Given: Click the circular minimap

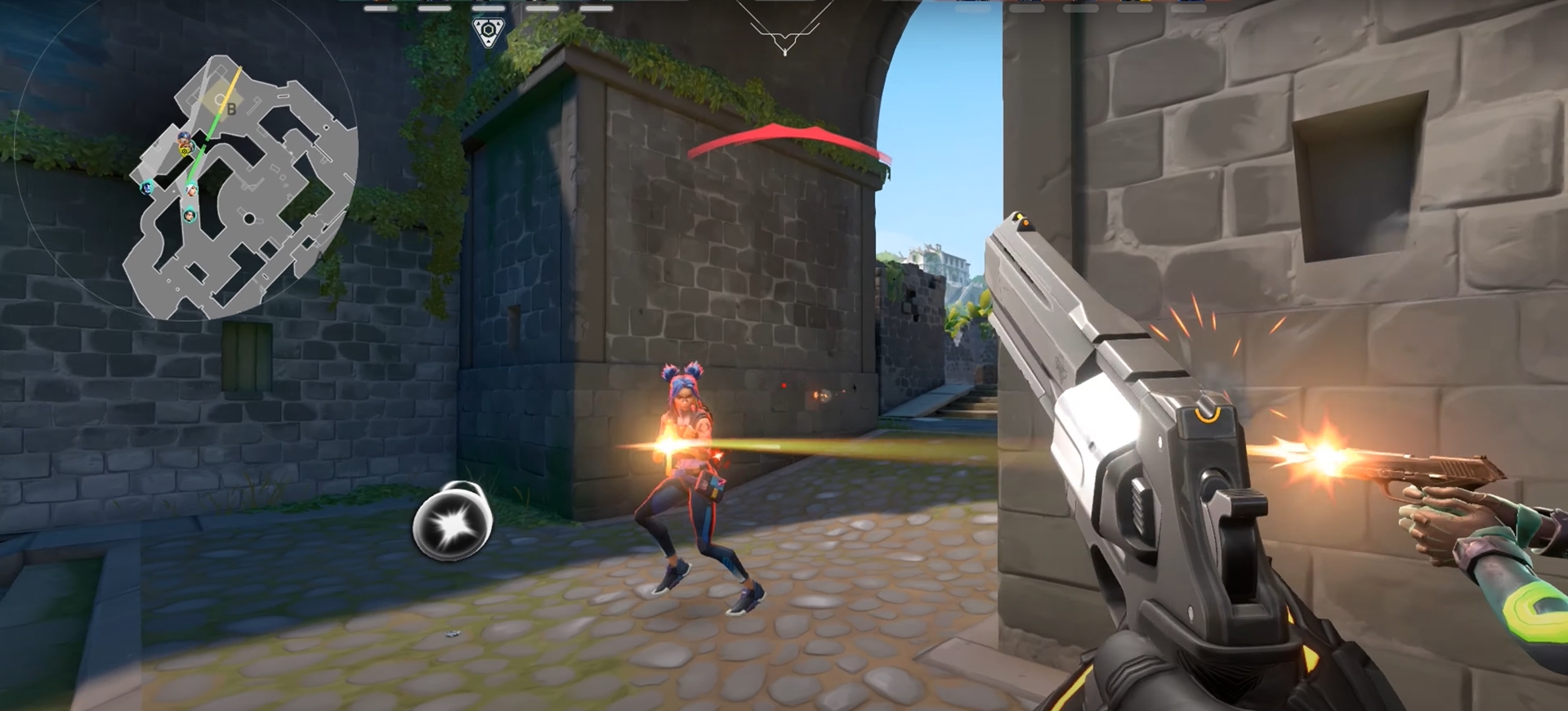Looking at the screenshot, I should (x=186, y=159).
